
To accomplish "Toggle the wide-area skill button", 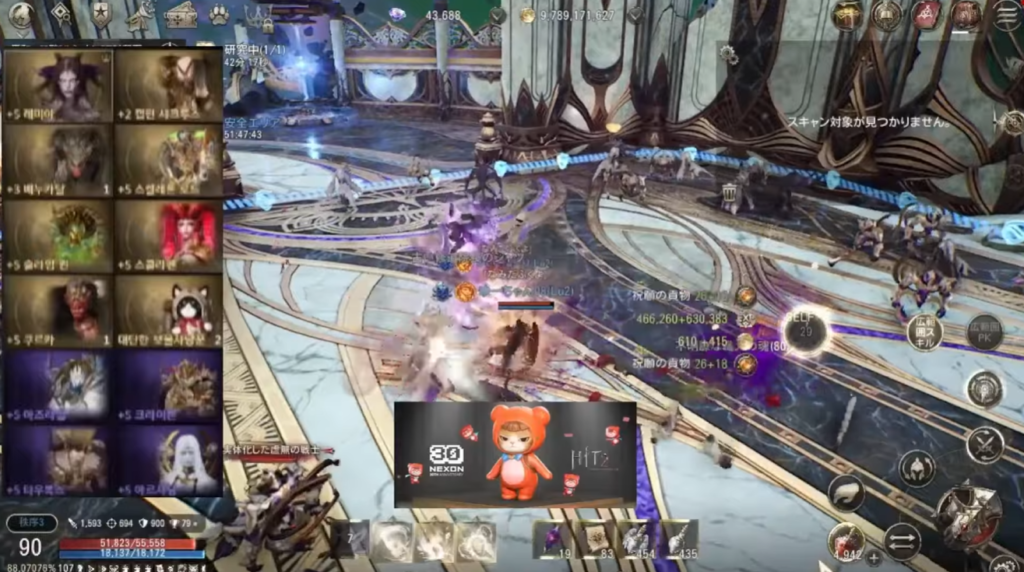I will click(x=924, y=331).
